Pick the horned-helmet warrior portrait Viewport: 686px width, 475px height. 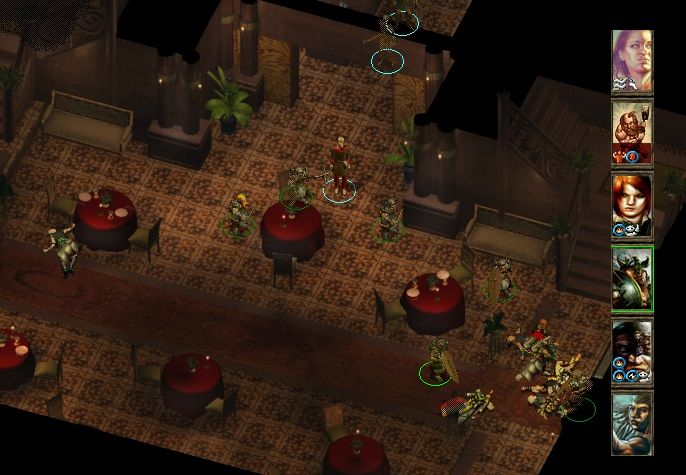click(x=632, y=279)
